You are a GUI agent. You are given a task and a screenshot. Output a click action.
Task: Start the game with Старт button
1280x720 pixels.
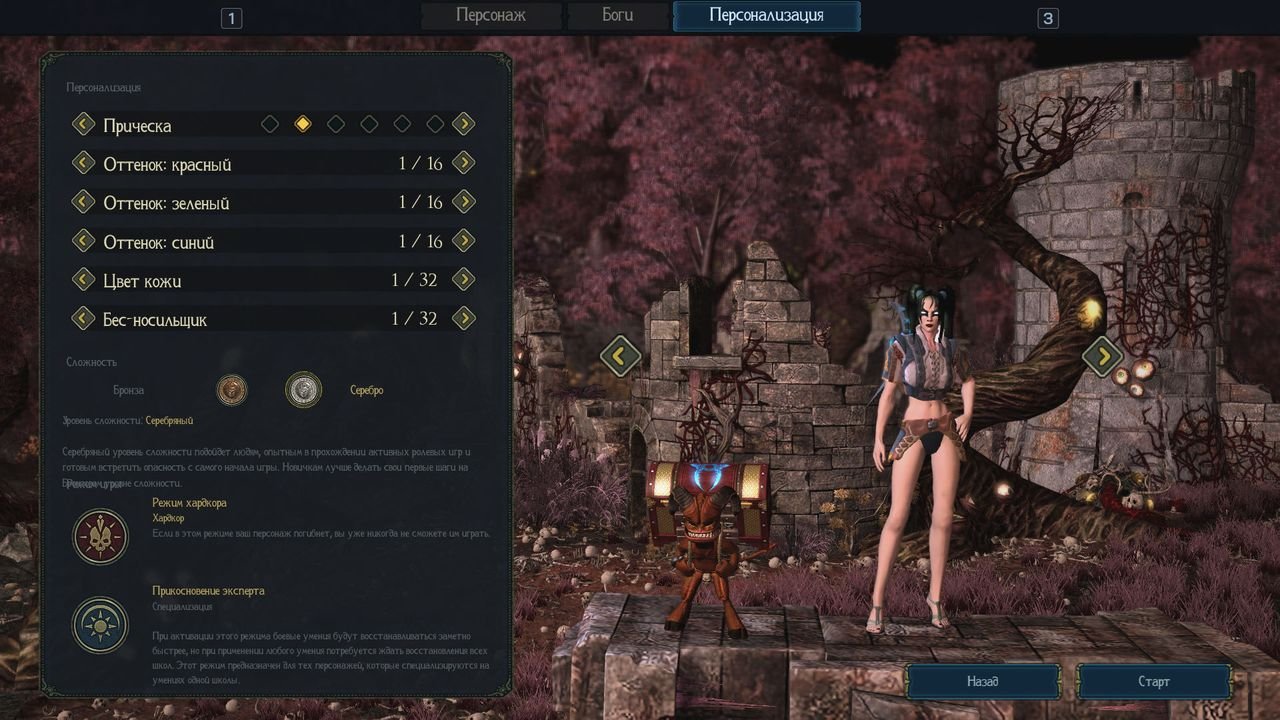tap(1153, 682)
